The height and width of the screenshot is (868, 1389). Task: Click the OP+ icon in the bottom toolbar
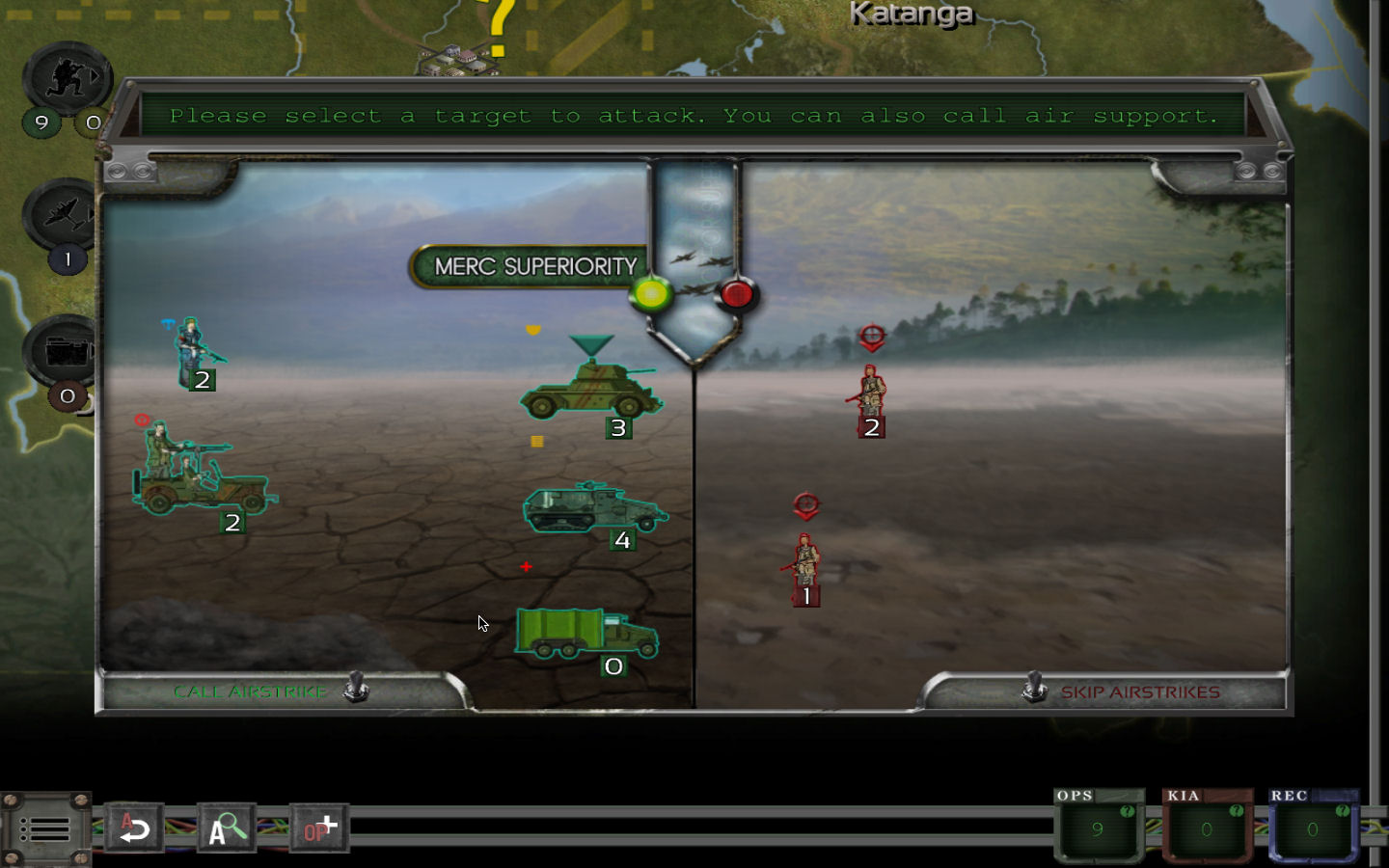pos(317,825)
